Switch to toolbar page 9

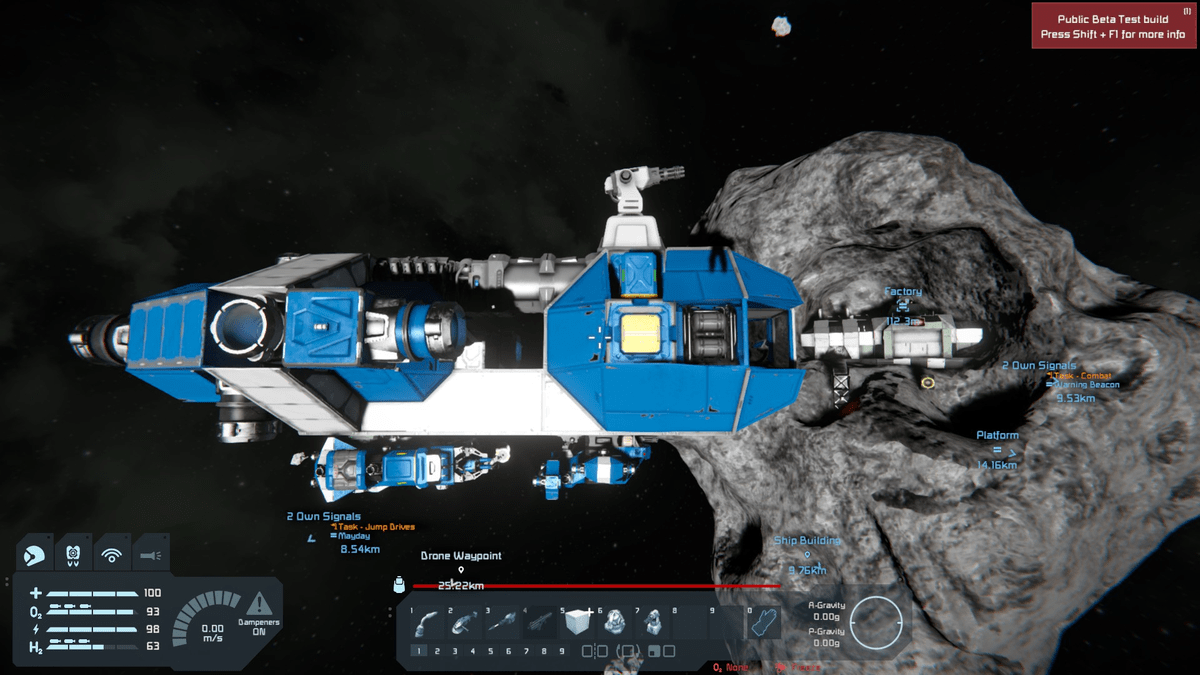(561, 651)
